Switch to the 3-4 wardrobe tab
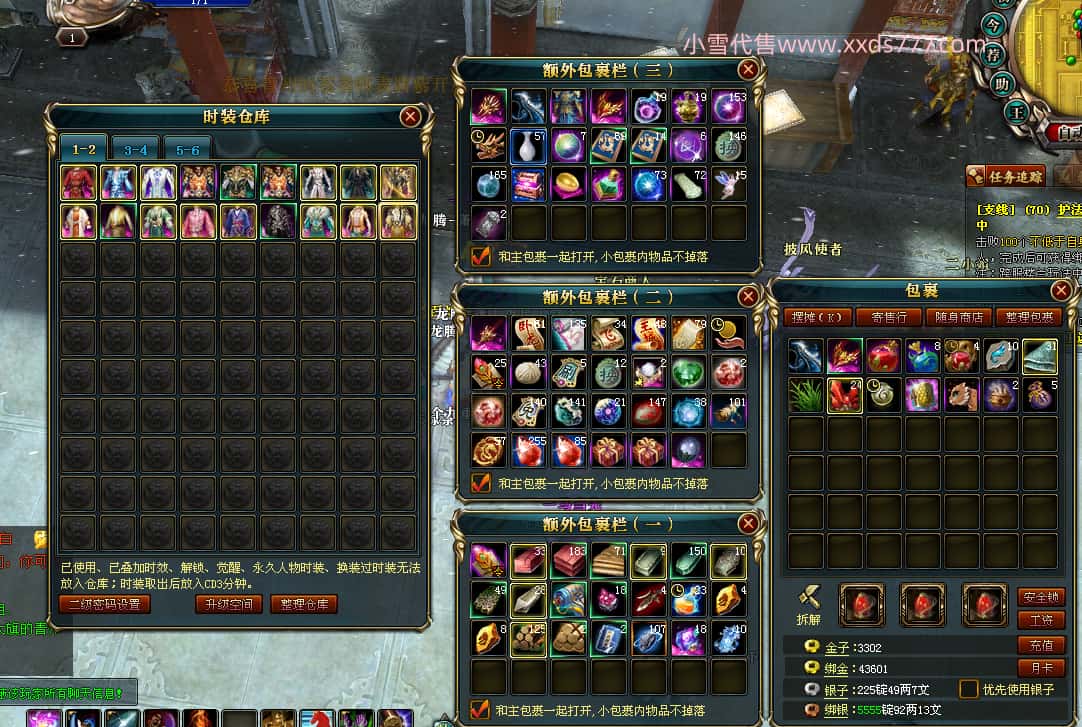 click(136, 149)
